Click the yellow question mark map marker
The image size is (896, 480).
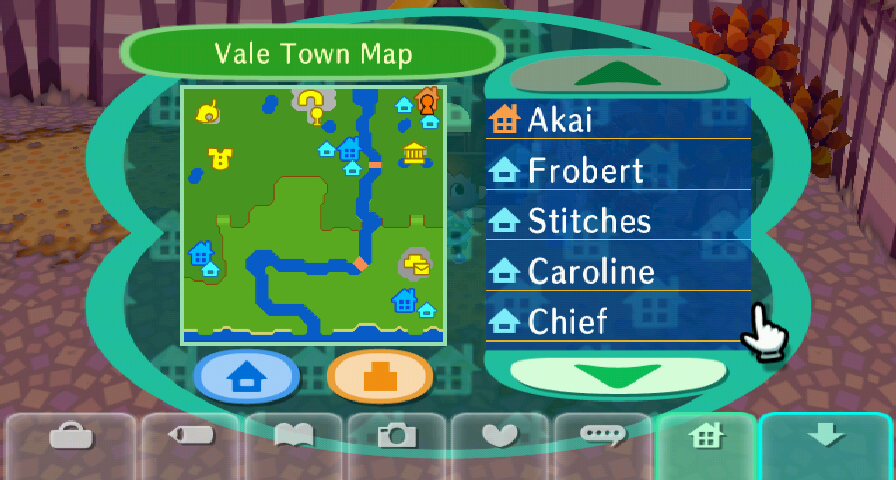[x=313, y=101]
